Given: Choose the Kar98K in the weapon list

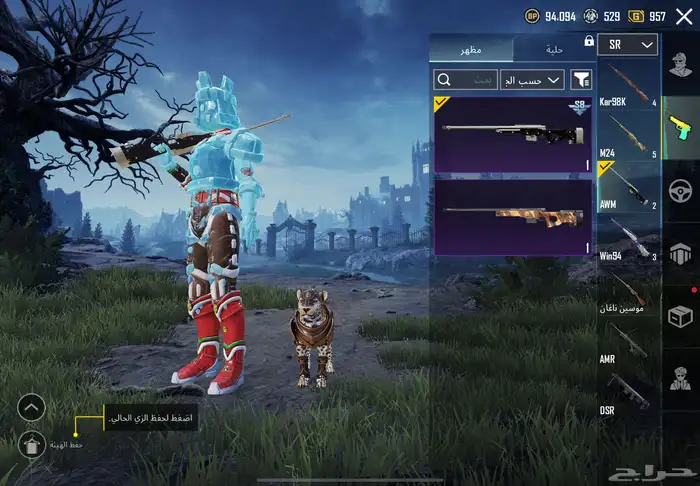Looking at the screenshot, I should [628, 87].
